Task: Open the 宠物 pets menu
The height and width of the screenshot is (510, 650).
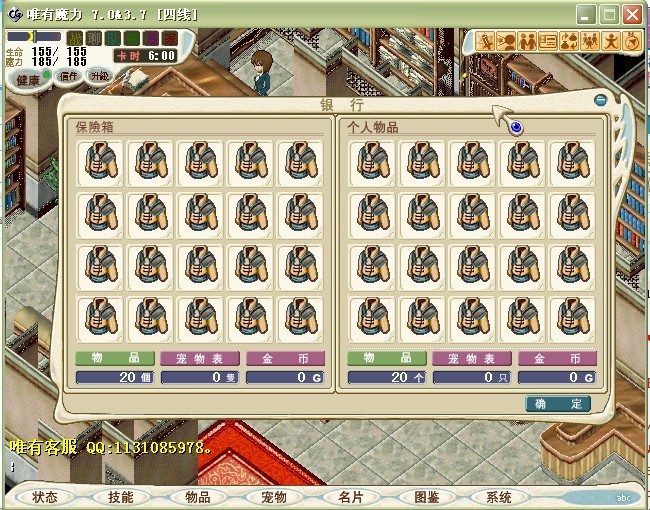Action: 273,497
